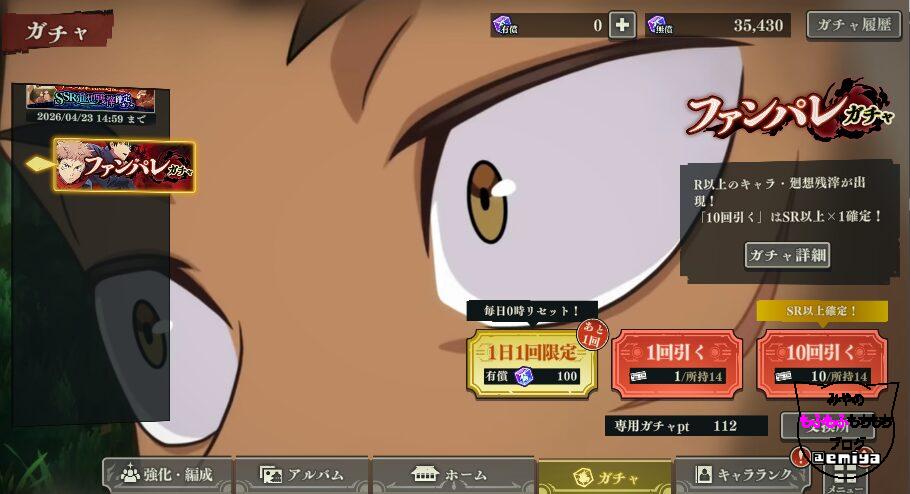910x494 pixels.
Task: Pull the 1日1回限定 daily gacha
Action: point(531,364)
